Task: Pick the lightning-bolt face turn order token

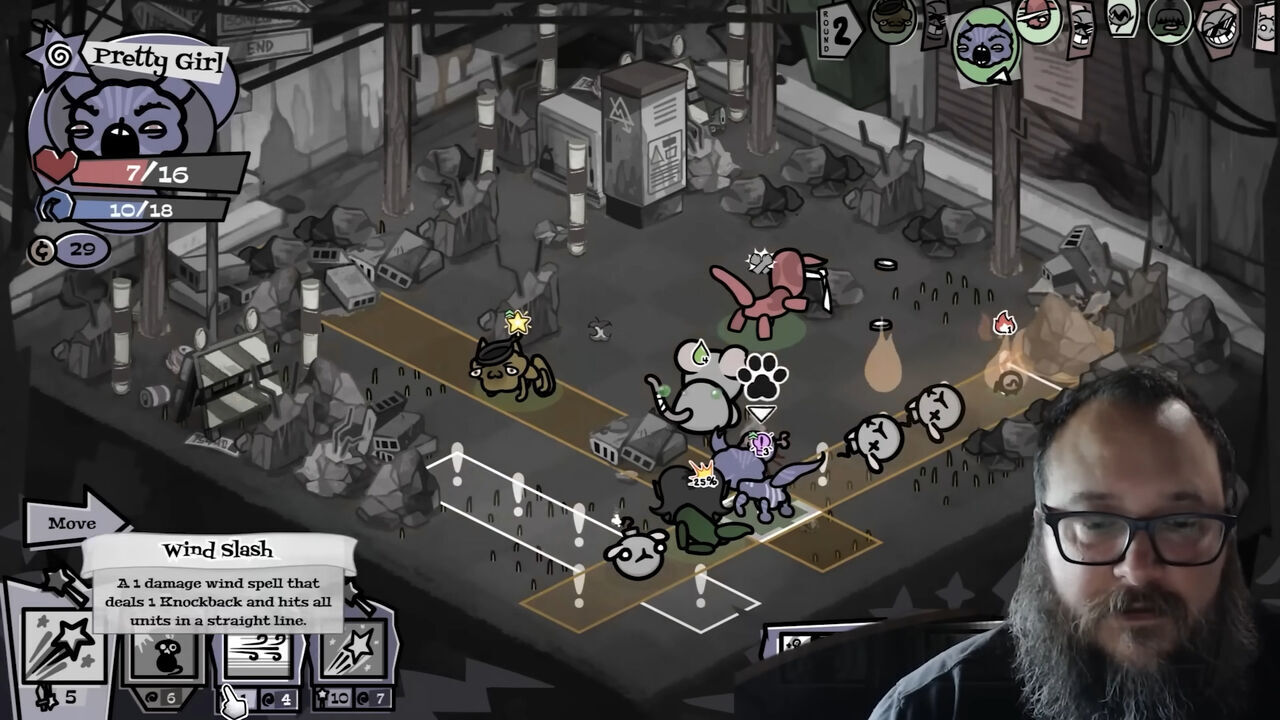Action: click(x=1125, y=15)
